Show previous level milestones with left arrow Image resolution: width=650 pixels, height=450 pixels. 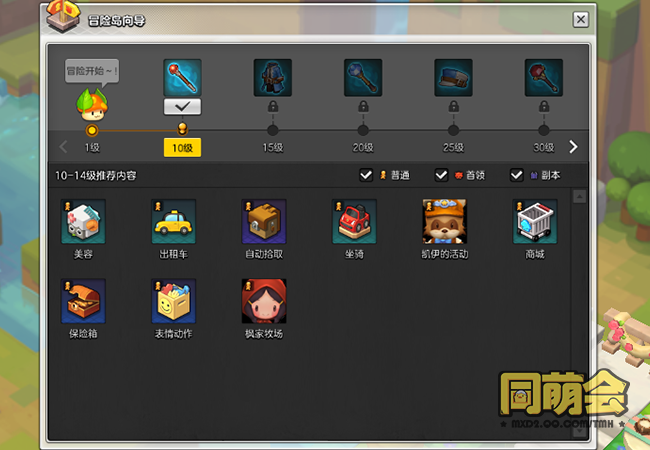(64, 147)
